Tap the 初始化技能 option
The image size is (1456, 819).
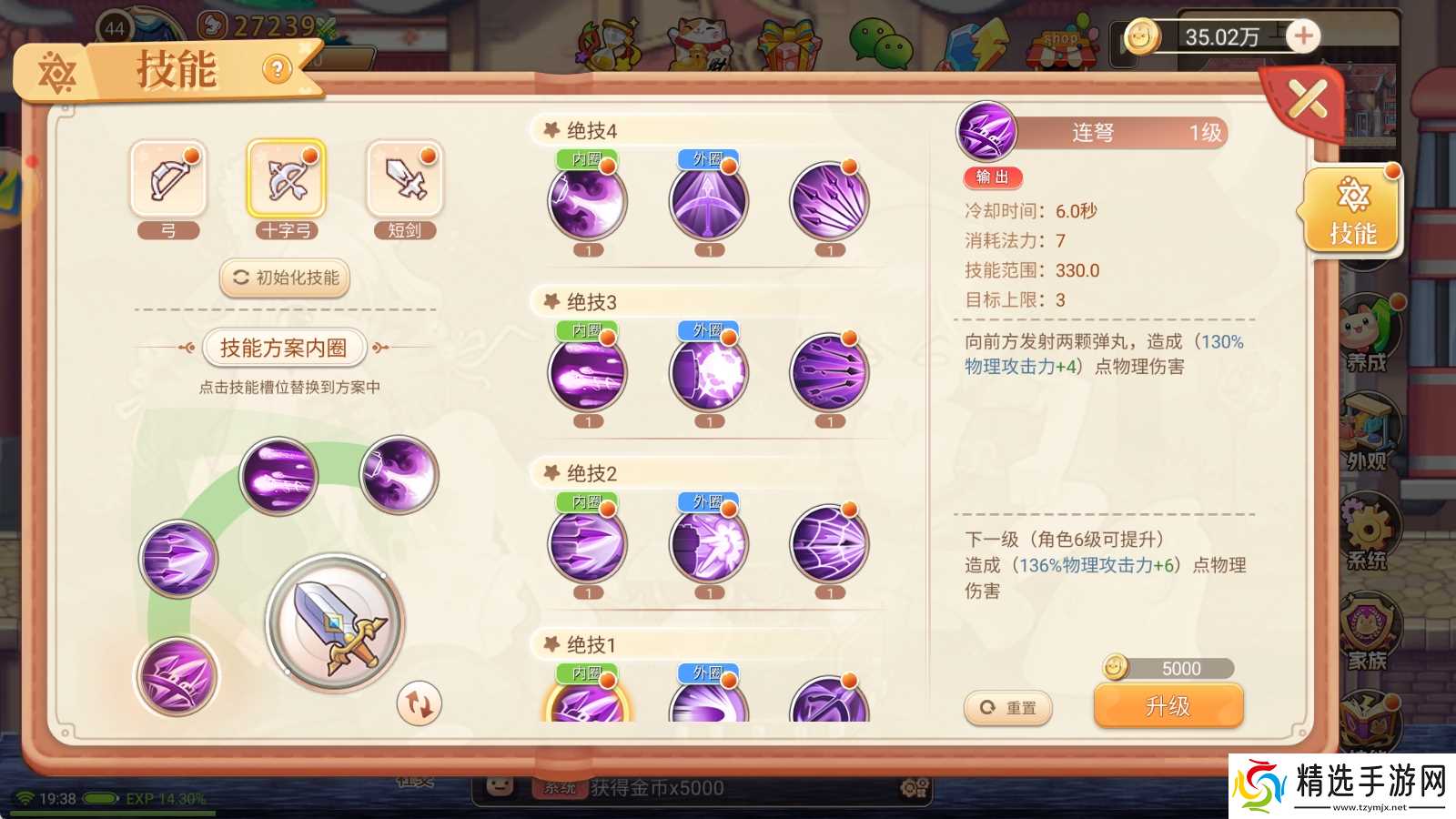point(286,278)
